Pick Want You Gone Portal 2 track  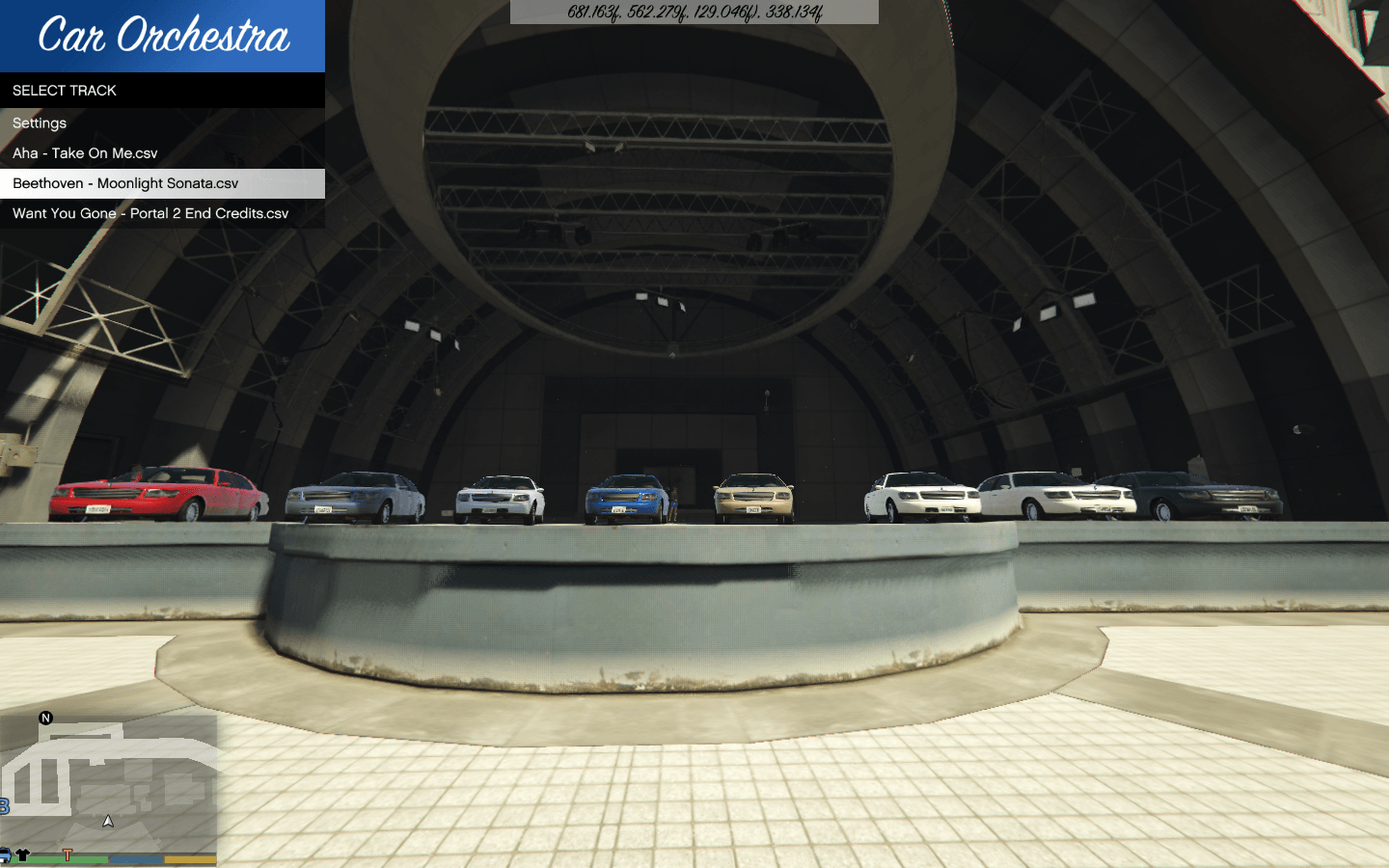click(150, 213)
